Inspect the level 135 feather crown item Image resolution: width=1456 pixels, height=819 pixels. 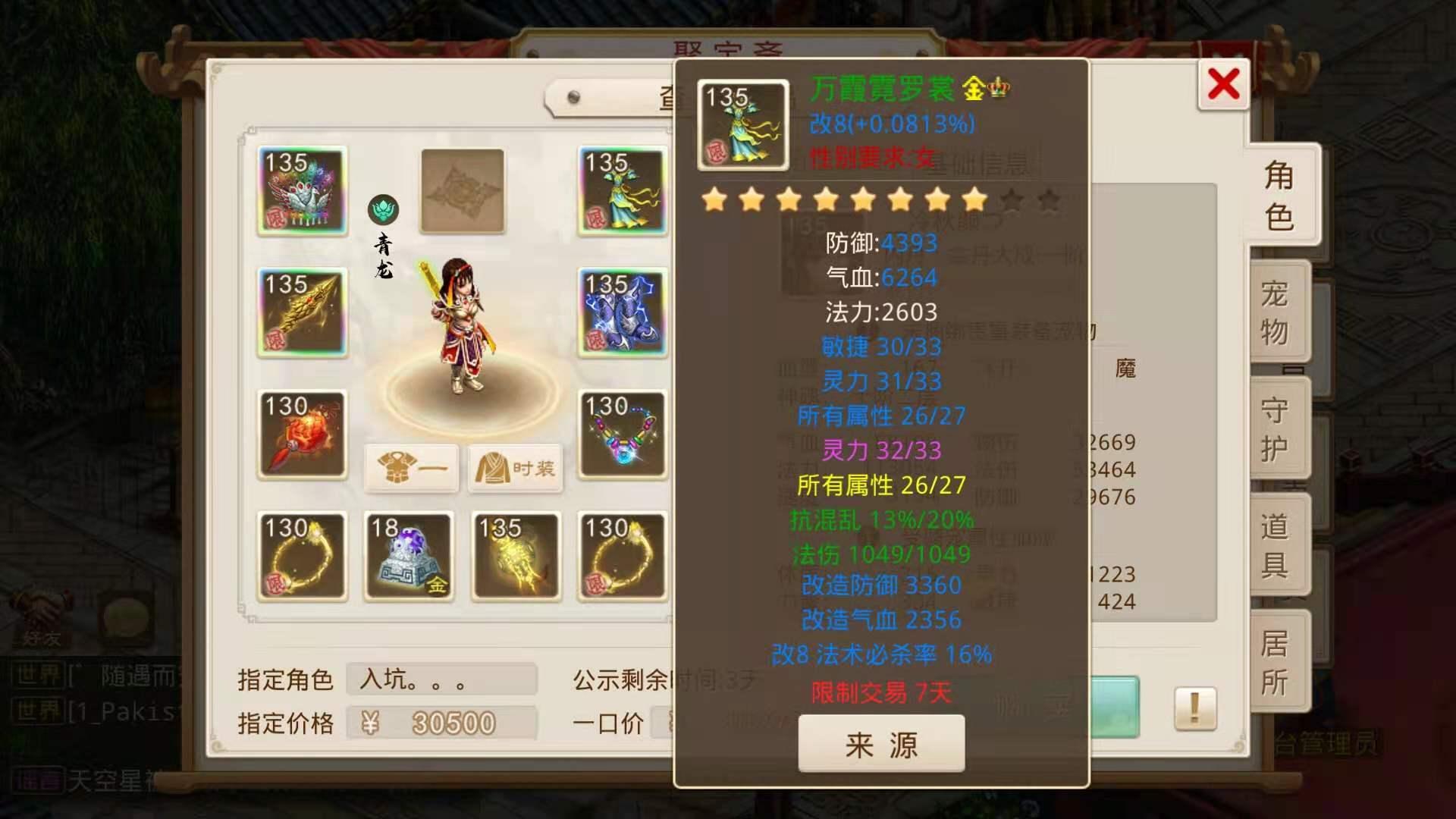pyautogui.click(x=302, y=191)
